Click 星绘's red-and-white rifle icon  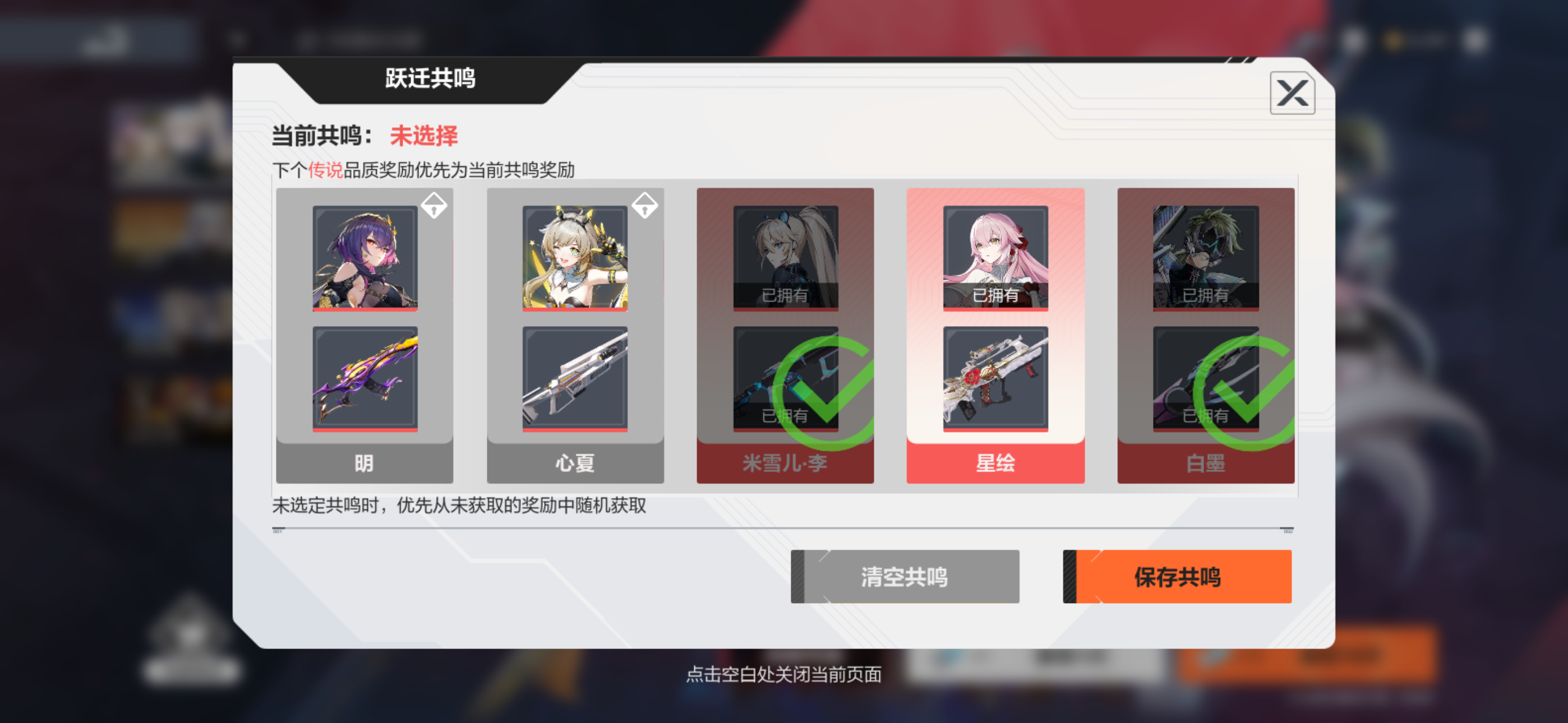(995, 378)
